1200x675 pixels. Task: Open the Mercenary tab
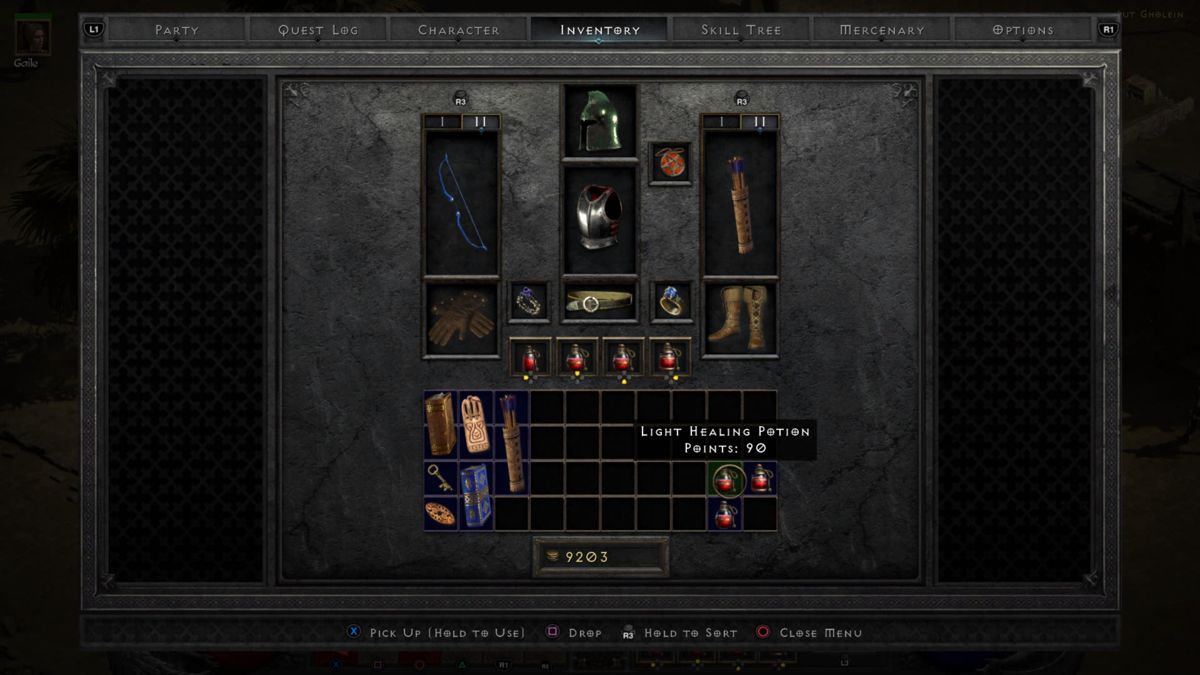[881, 30]
